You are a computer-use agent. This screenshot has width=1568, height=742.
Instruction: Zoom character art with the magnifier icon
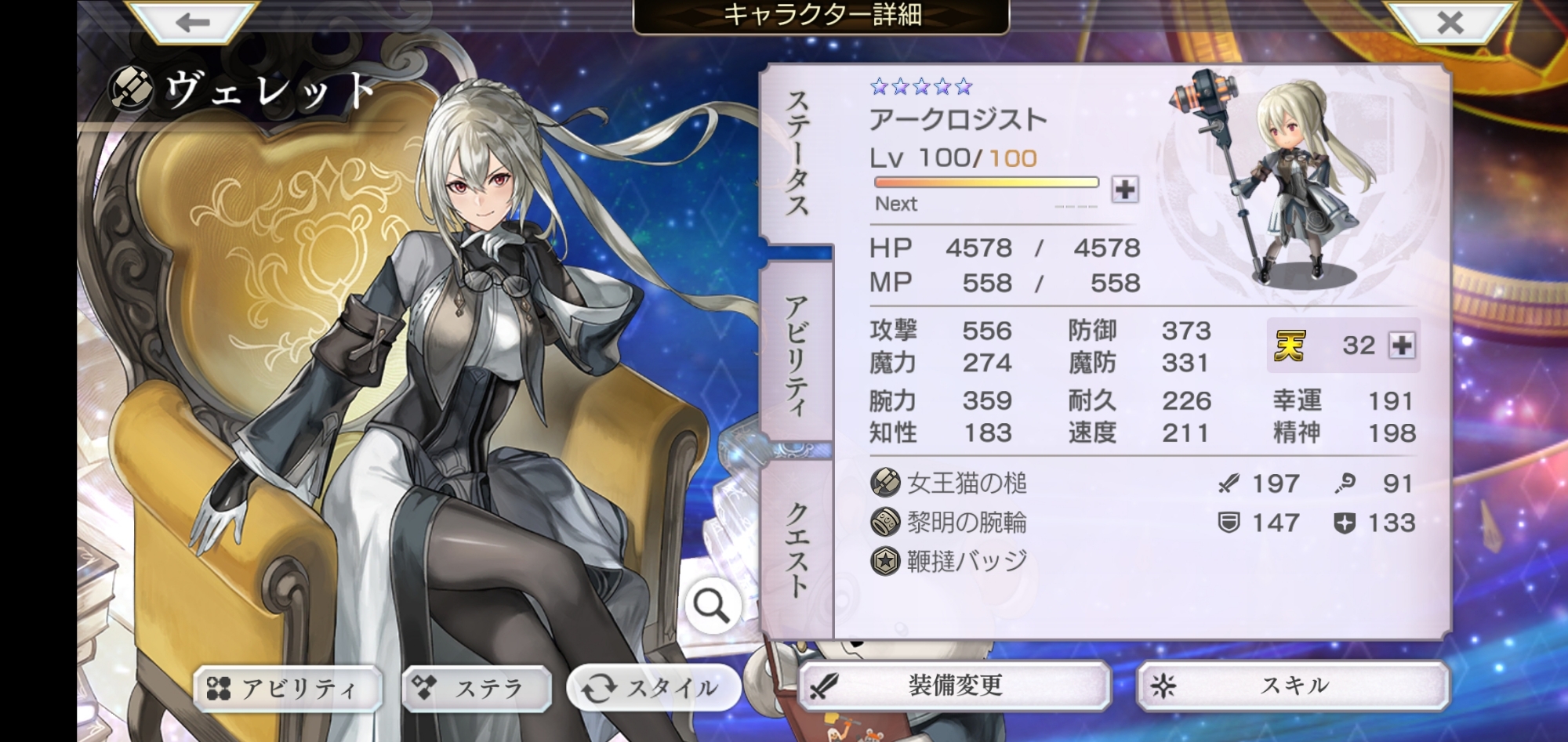712,606
